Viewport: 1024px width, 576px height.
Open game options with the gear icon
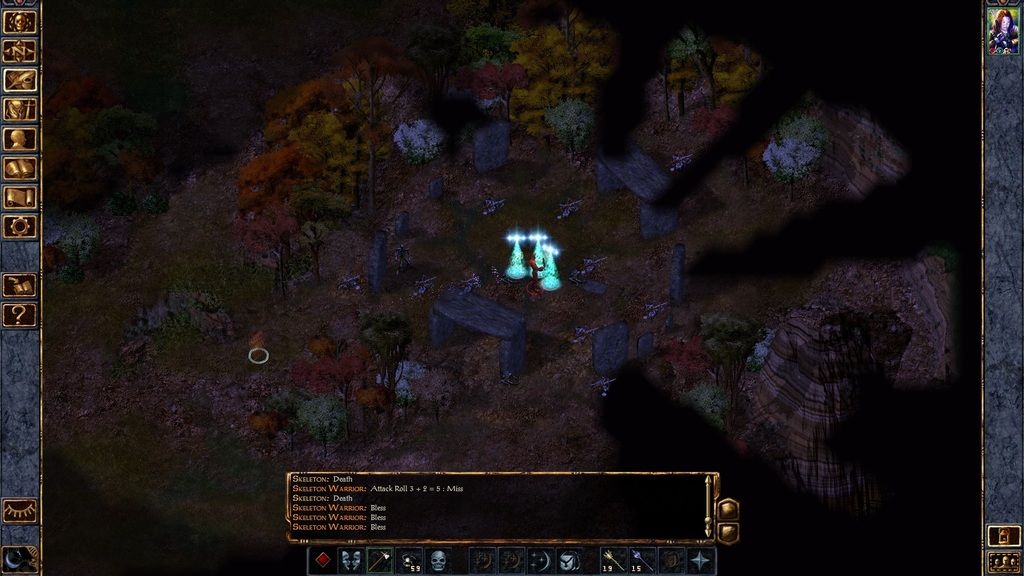coord(20,226)
